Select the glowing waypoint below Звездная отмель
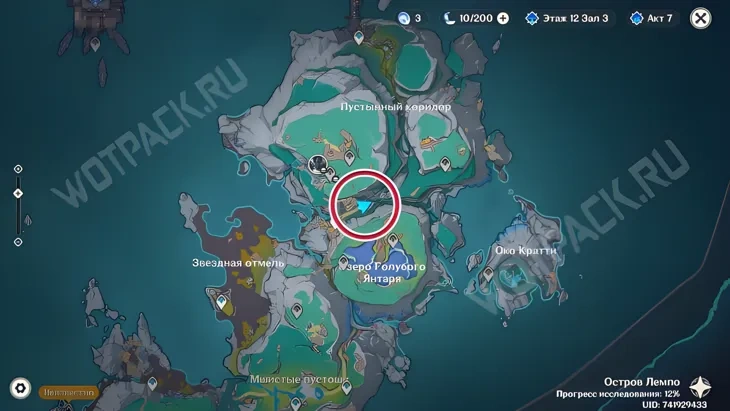The width and height of the screenshot is (730, 411). click(x=222, y=299)
